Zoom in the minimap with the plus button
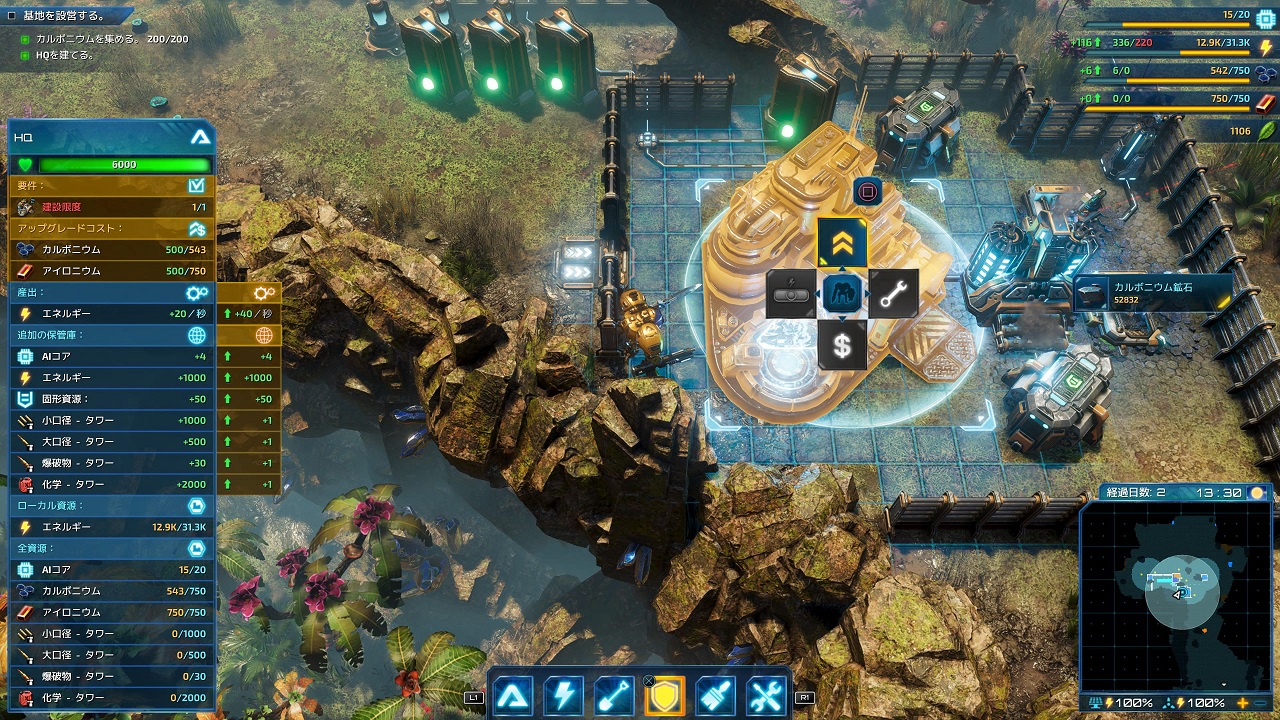Image resolution: width=1280 pixels, height=720 pixels. pyautogui.click(x=1242, y=703)
